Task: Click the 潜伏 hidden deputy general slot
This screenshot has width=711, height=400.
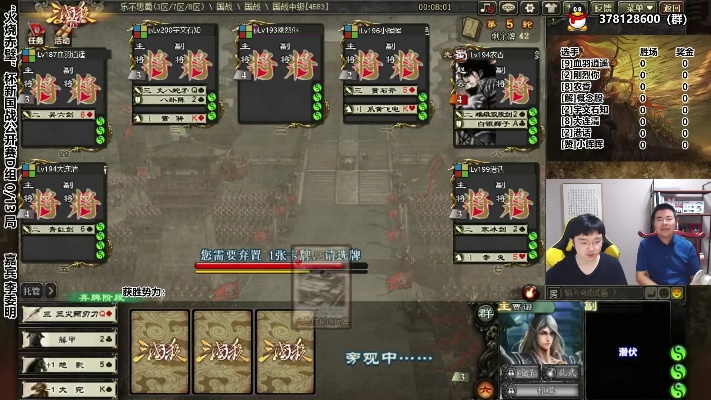Action: point(627,352)
